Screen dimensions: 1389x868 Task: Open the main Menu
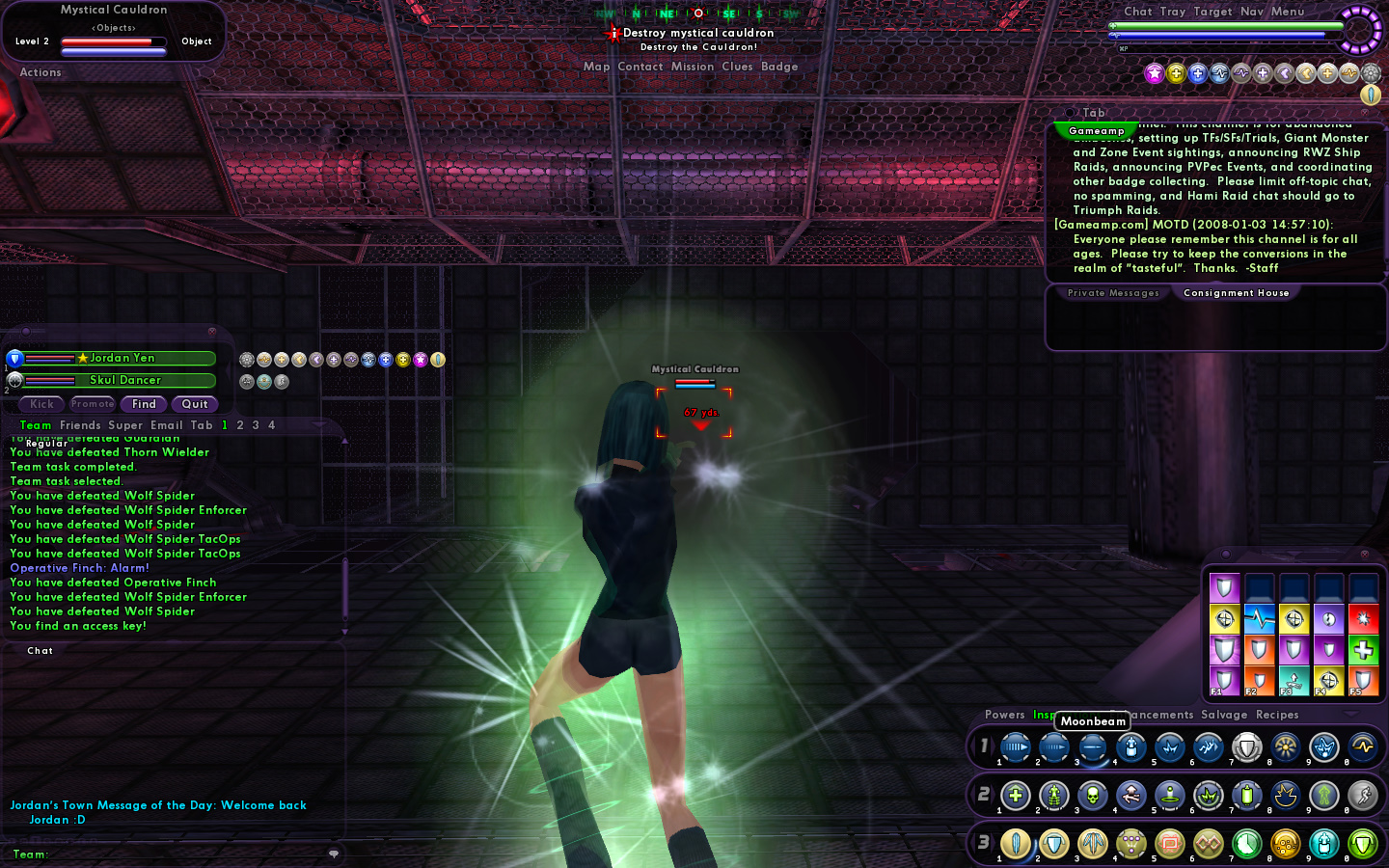click(x=1287, y=12)
